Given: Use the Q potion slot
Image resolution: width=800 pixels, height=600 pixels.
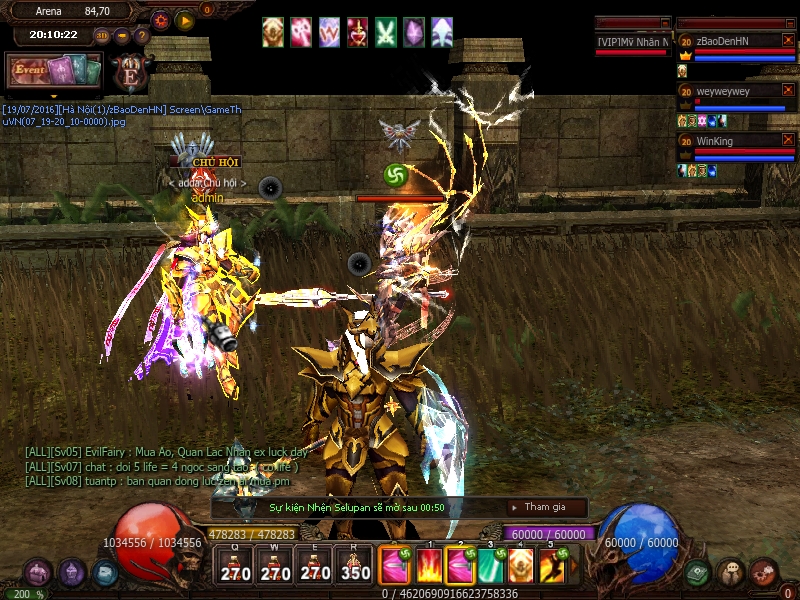Looking at the screenshot, I should 236,566.
